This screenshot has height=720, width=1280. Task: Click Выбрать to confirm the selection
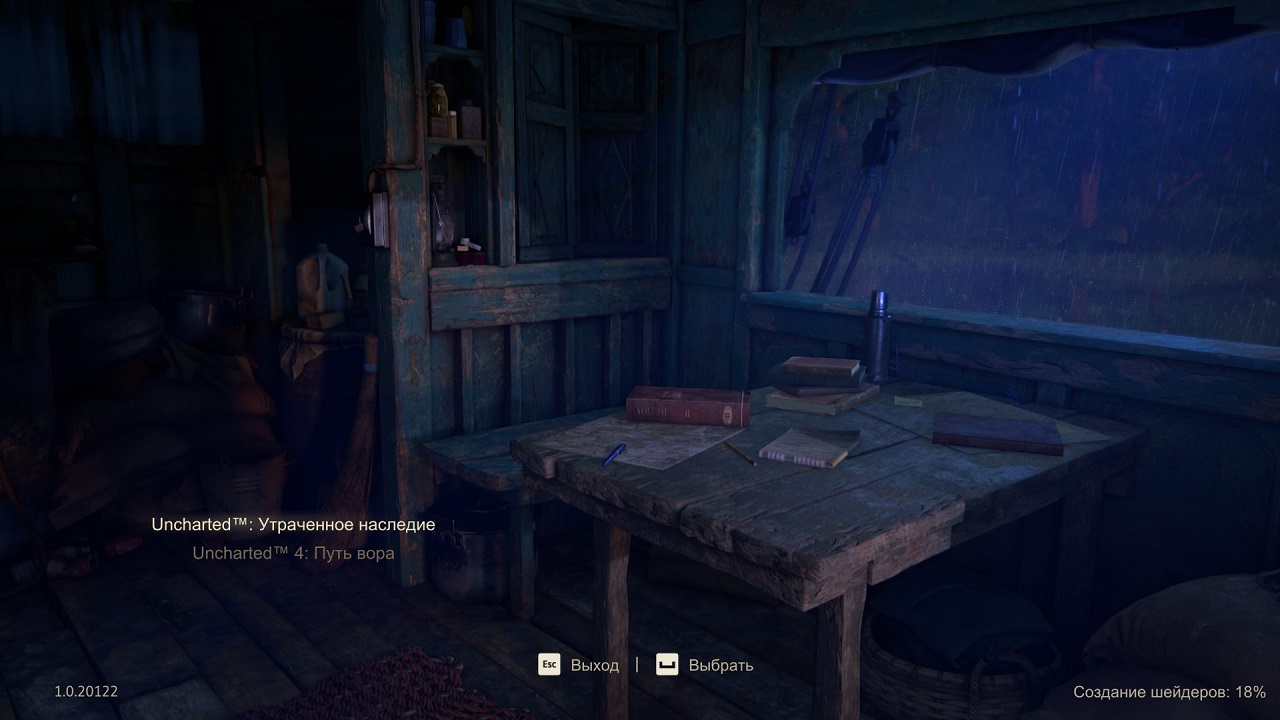pos(719,664)
